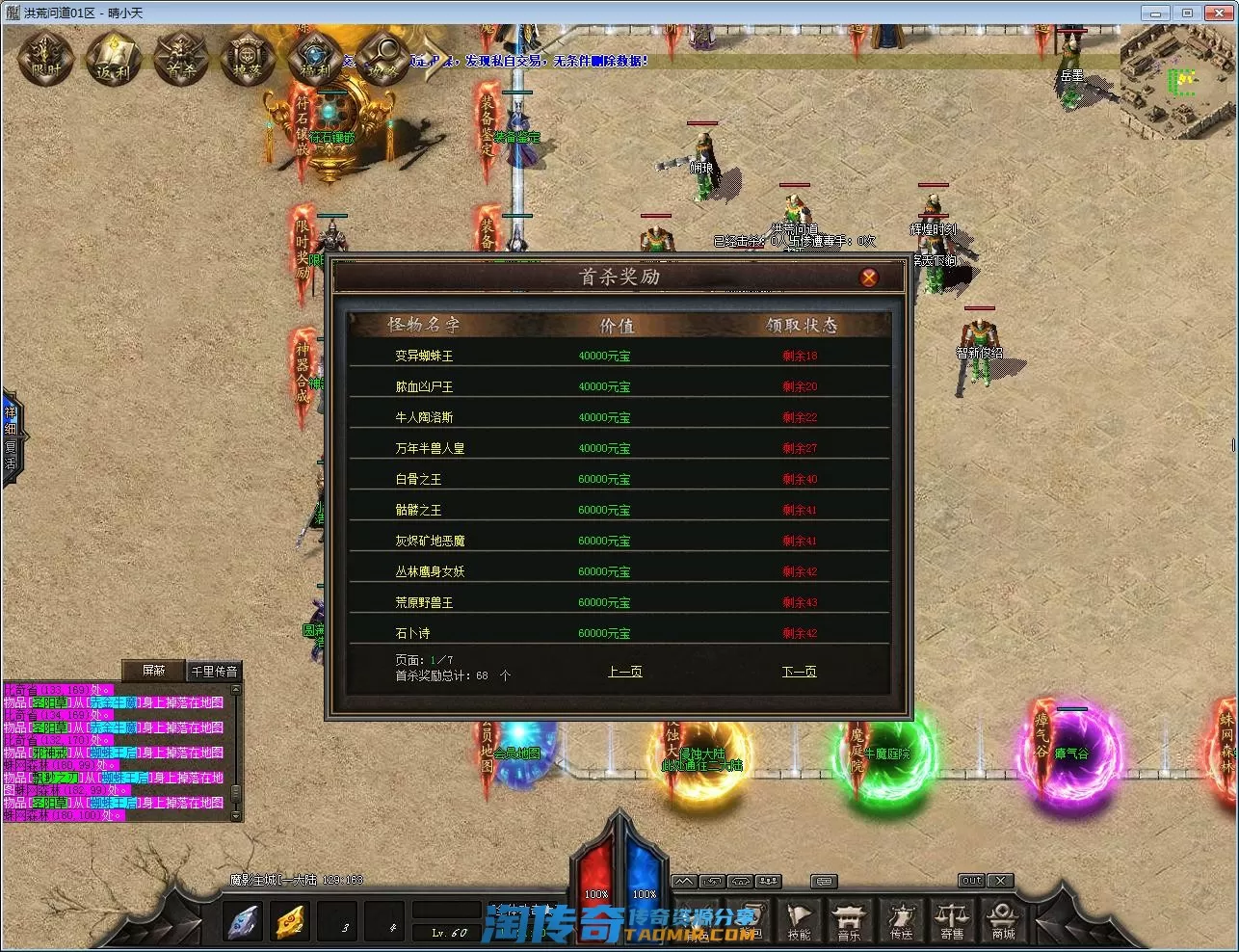Open the 攻略 magnifier guide icon
The height and width of the screenshot is (952, 1239).
click(x=384, y=58)
